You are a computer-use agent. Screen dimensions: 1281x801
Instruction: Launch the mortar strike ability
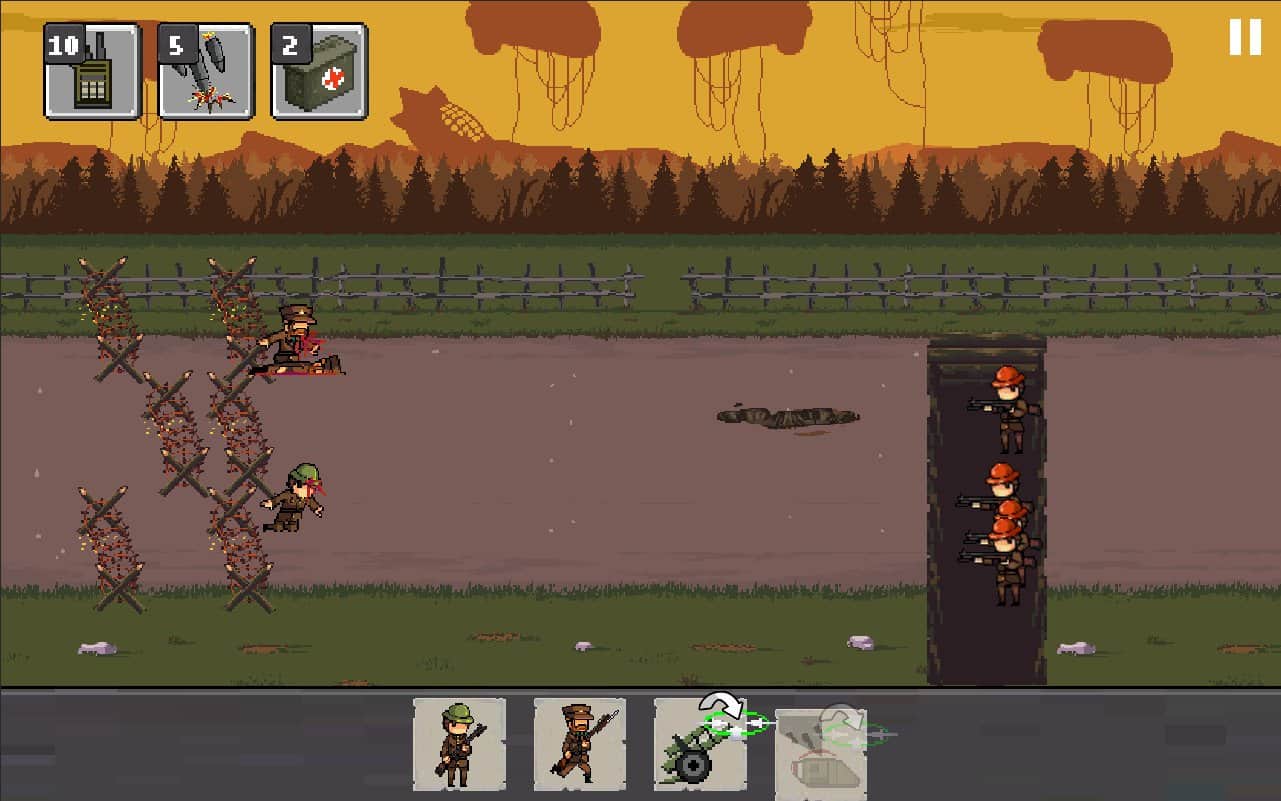(x=206, y=72)
